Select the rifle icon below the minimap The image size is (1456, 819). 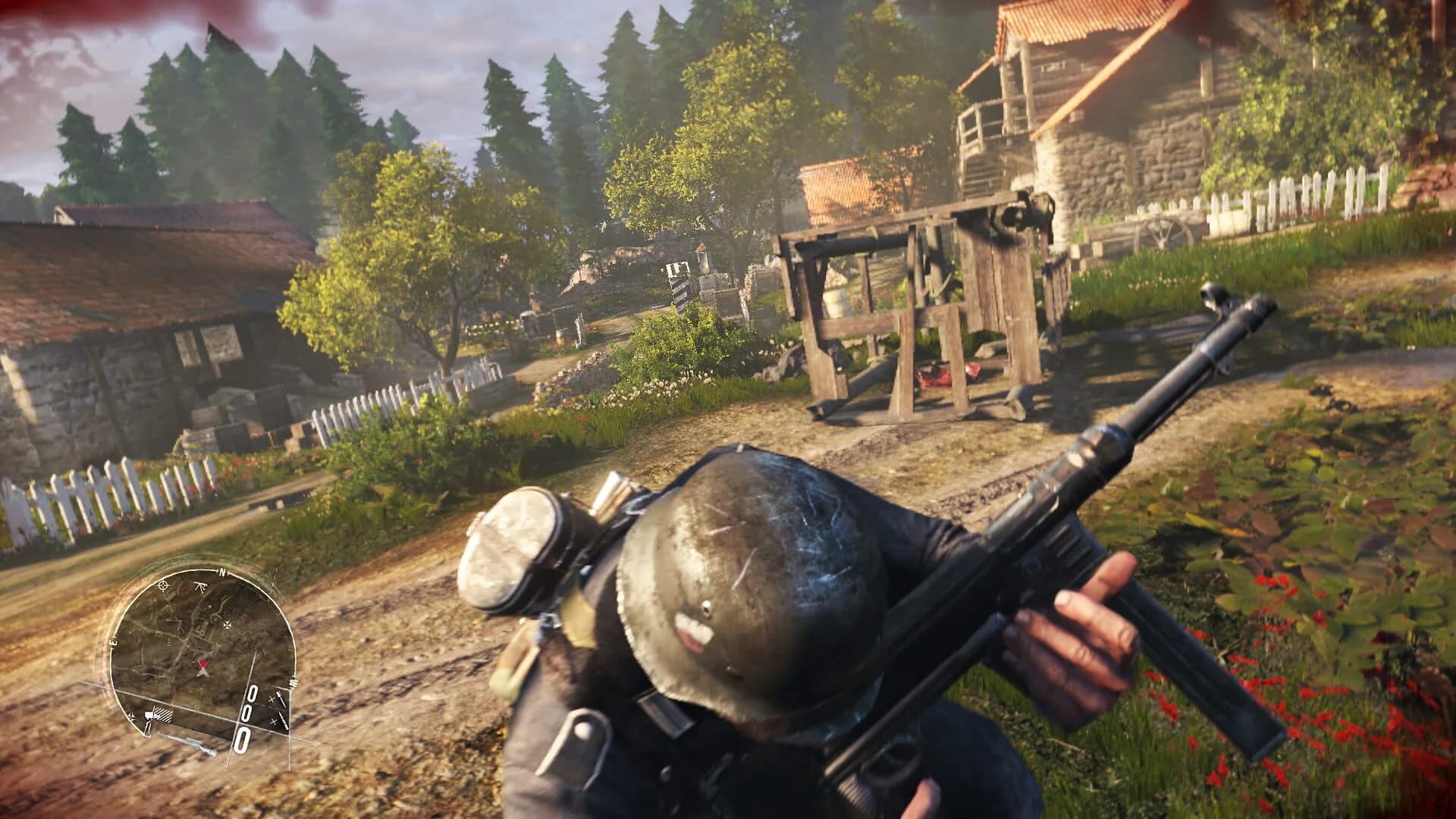190,743
